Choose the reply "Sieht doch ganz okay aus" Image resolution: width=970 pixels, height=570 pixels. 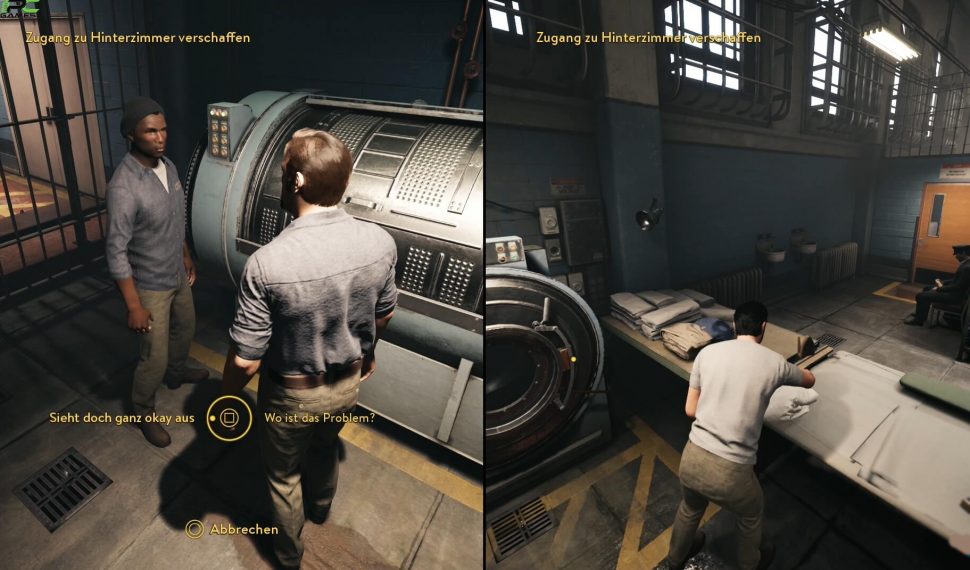(121, 417)
